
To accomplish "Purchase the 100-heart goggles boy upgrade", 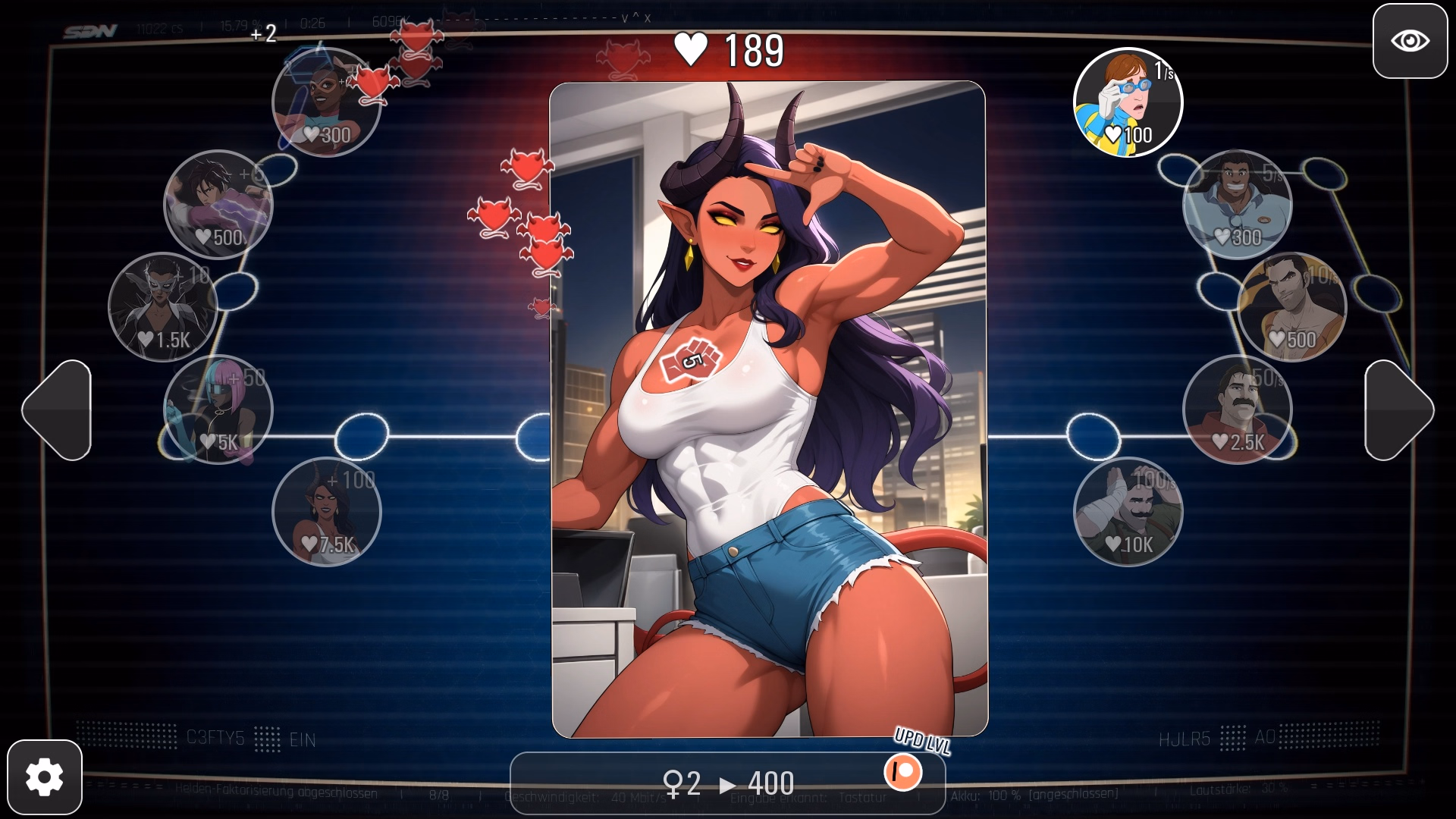I will (1128, 102).
